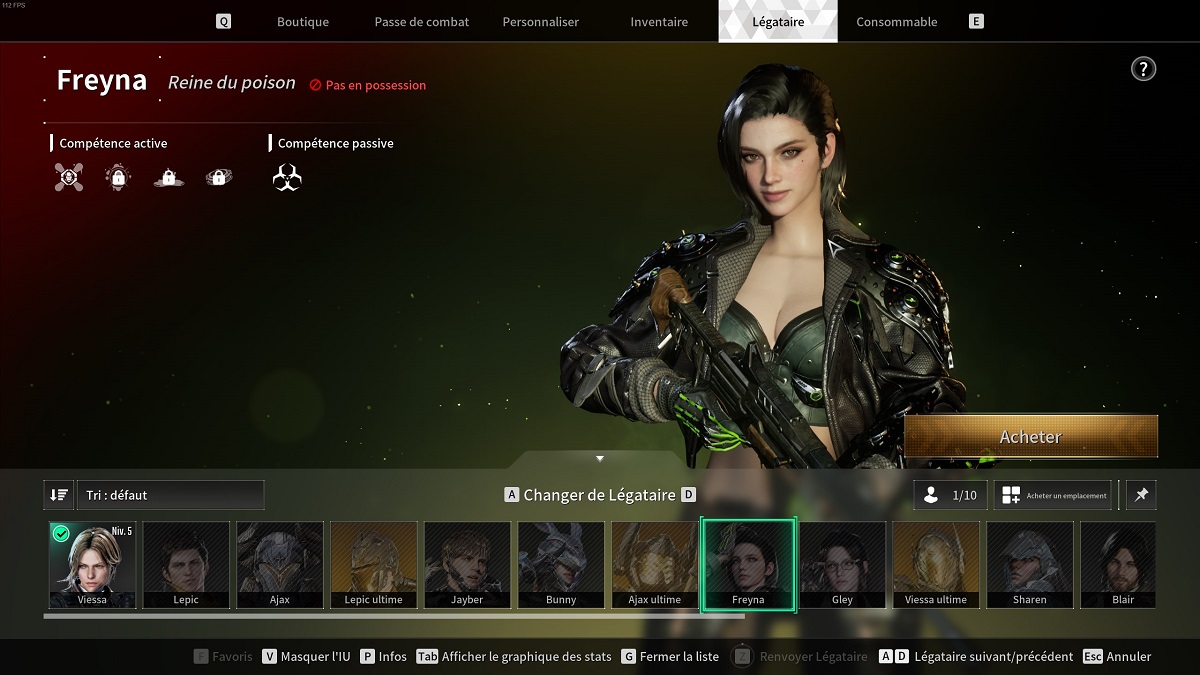Select the Viessa character tile
The width and height of the screenshot is (1200, 675).
click(92, 564)
